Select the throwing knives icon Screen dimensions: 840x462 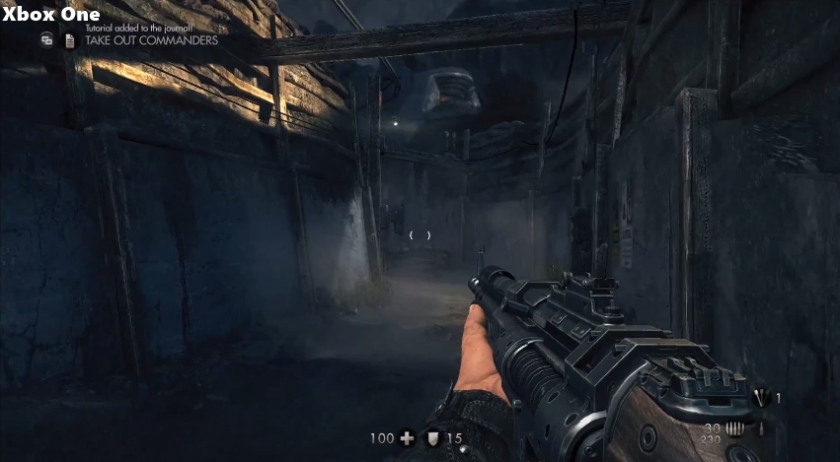[x=761, y=398]
